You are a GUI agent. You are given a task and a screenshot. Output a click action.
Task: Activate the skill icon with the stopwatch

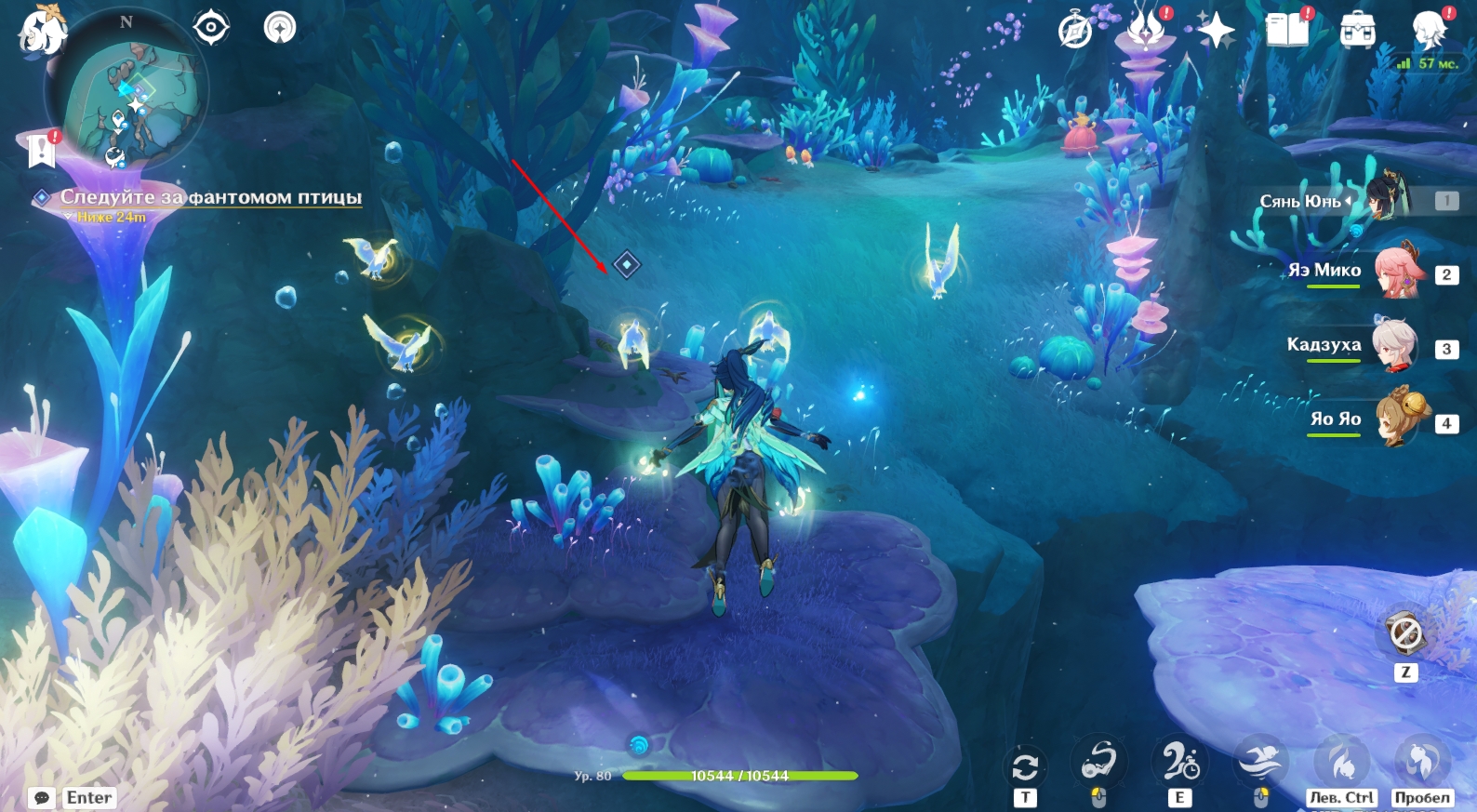[1179, 763]
